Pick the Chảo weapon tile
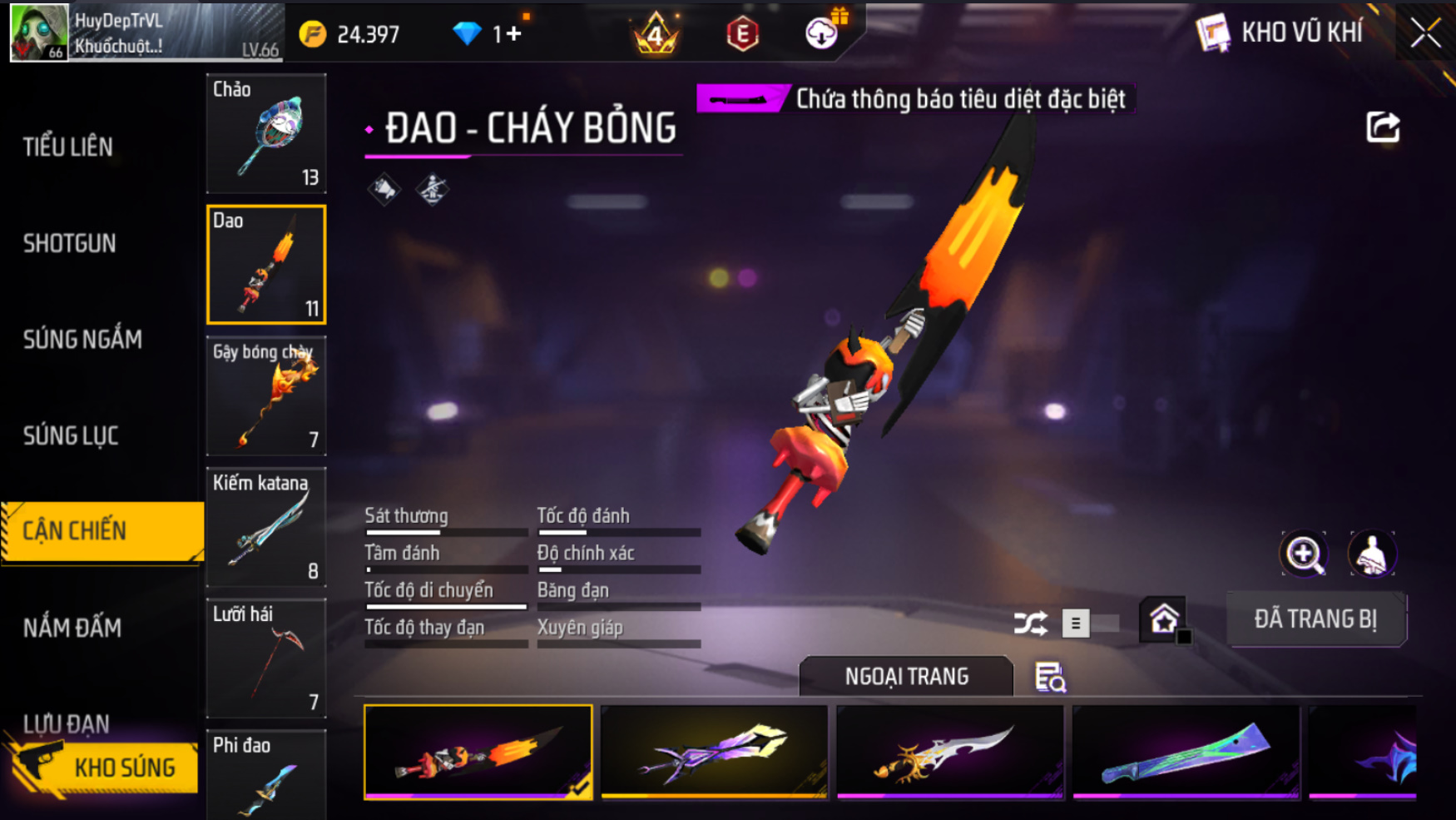The height and width of the screenshot is (820, 1456). pyautogui.click(x=266, y=133)
